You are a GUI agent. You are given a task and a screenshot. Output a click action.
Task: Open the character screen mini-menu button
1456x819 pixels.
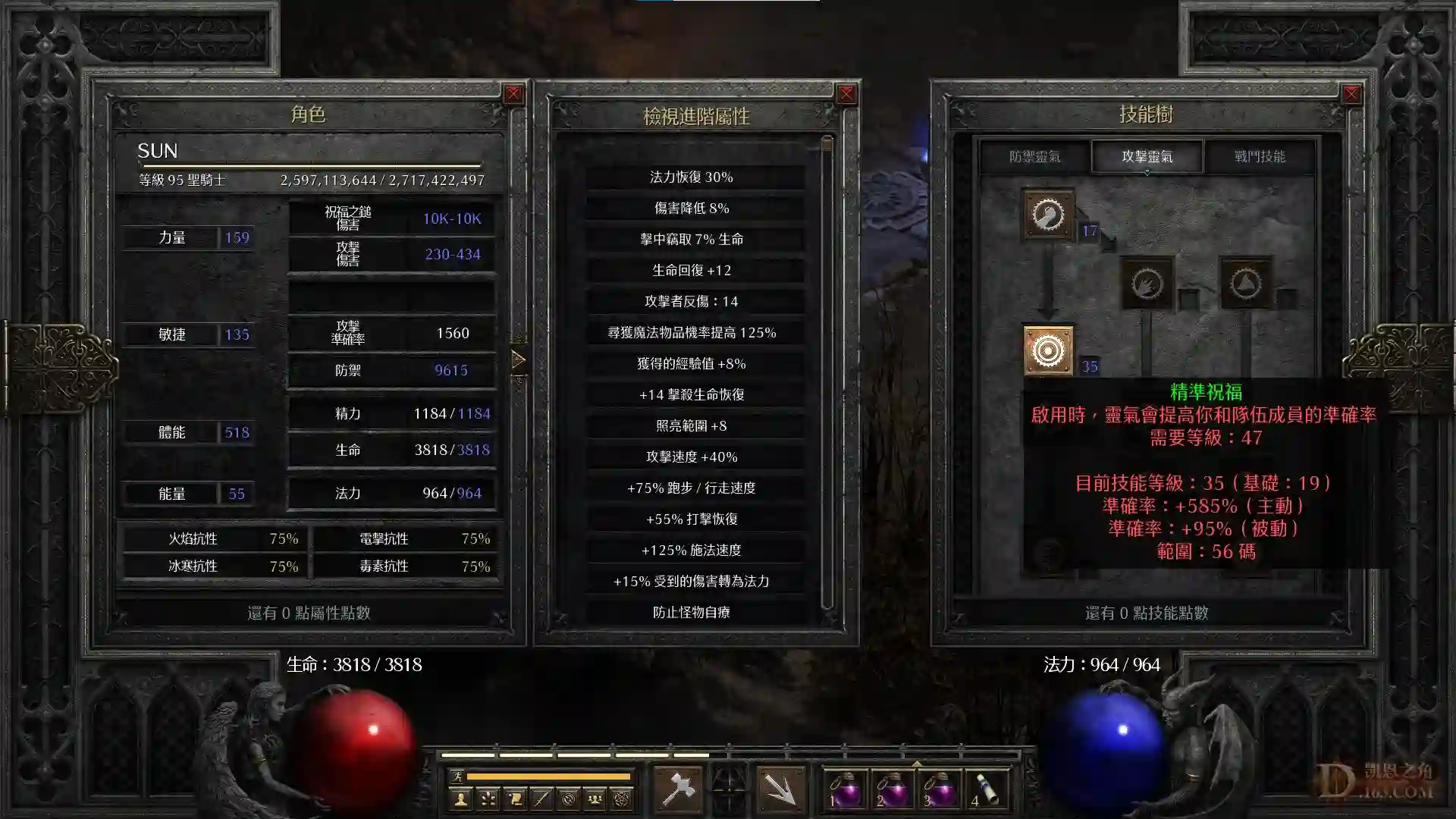460,799
